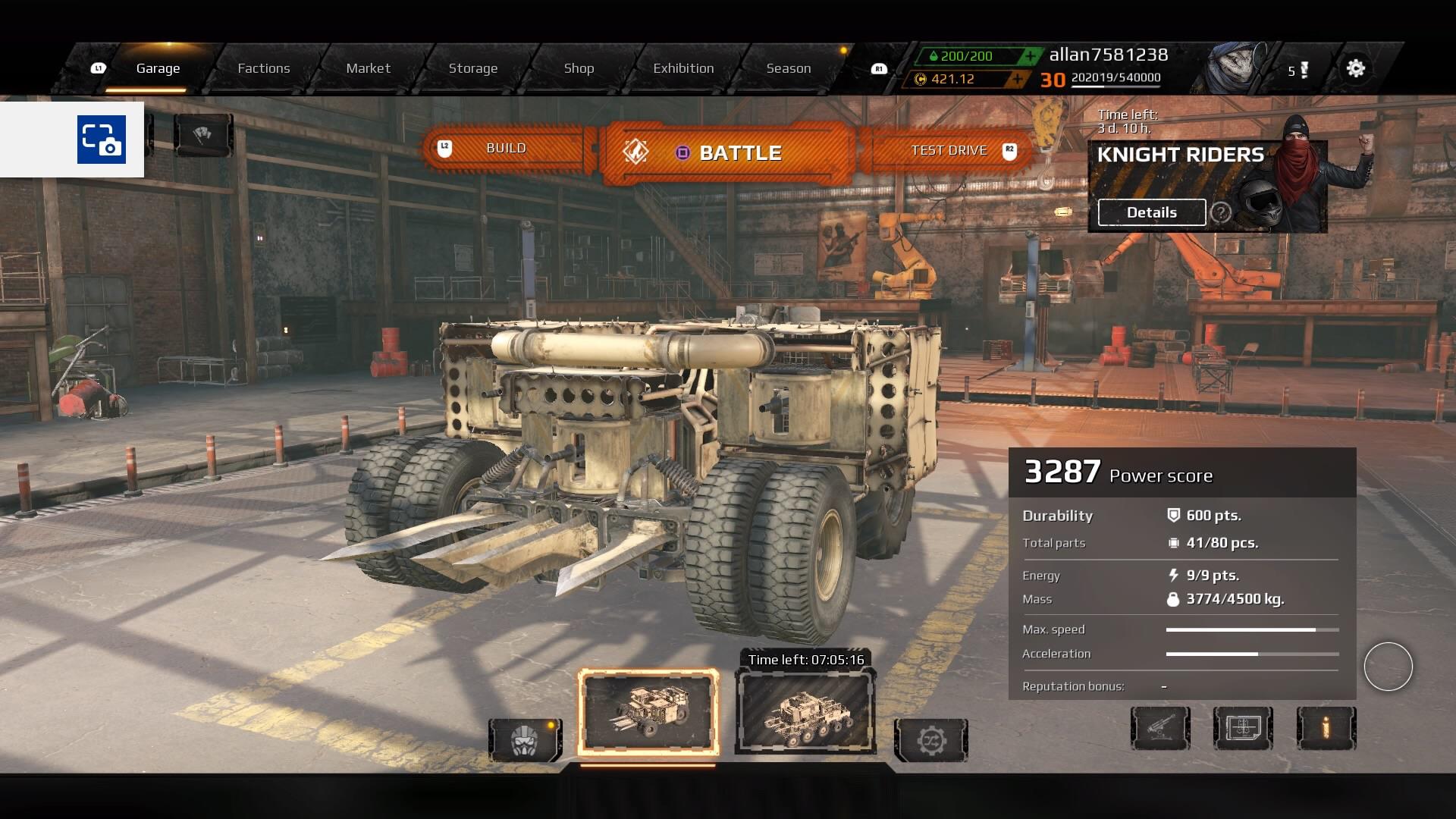Switch to the Factions tab
The image size is (1456, 819).
pos(264,67)
